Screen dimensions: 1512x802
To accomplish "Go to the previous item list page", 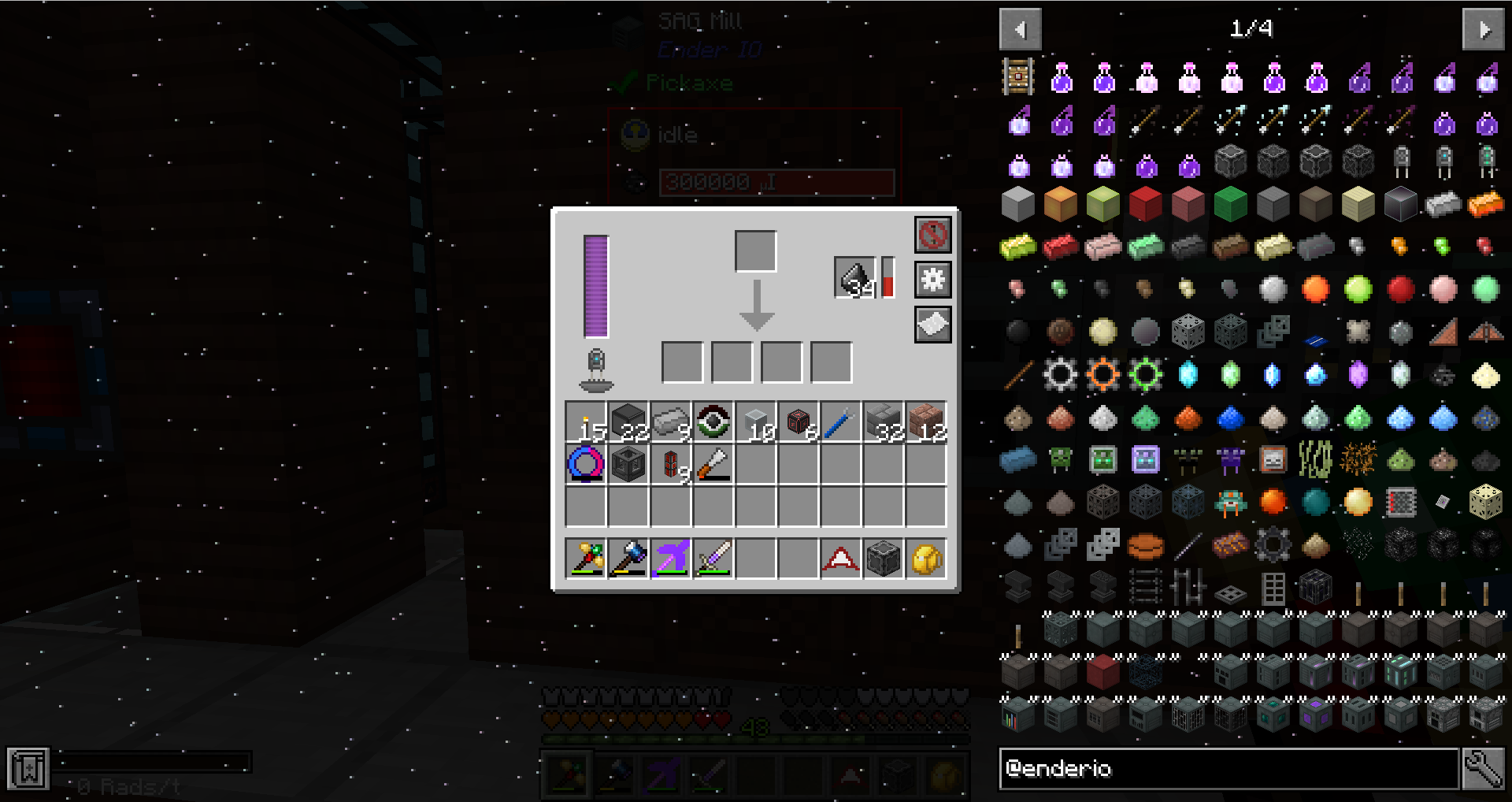I will (1021, 30).
